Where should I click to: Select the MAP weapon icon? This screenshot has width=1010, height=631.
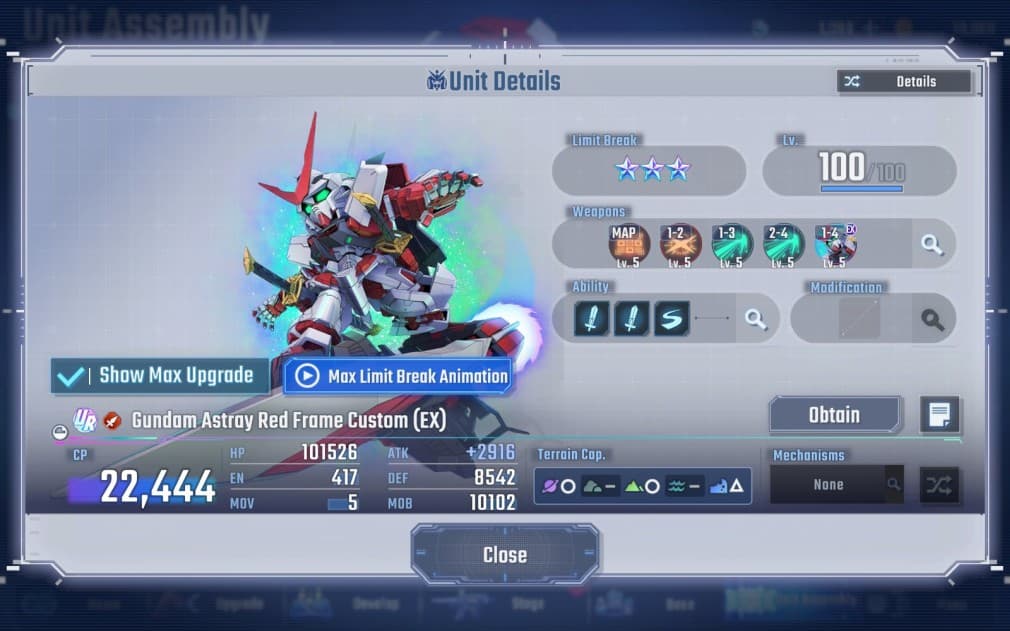[x=629, y=244]
